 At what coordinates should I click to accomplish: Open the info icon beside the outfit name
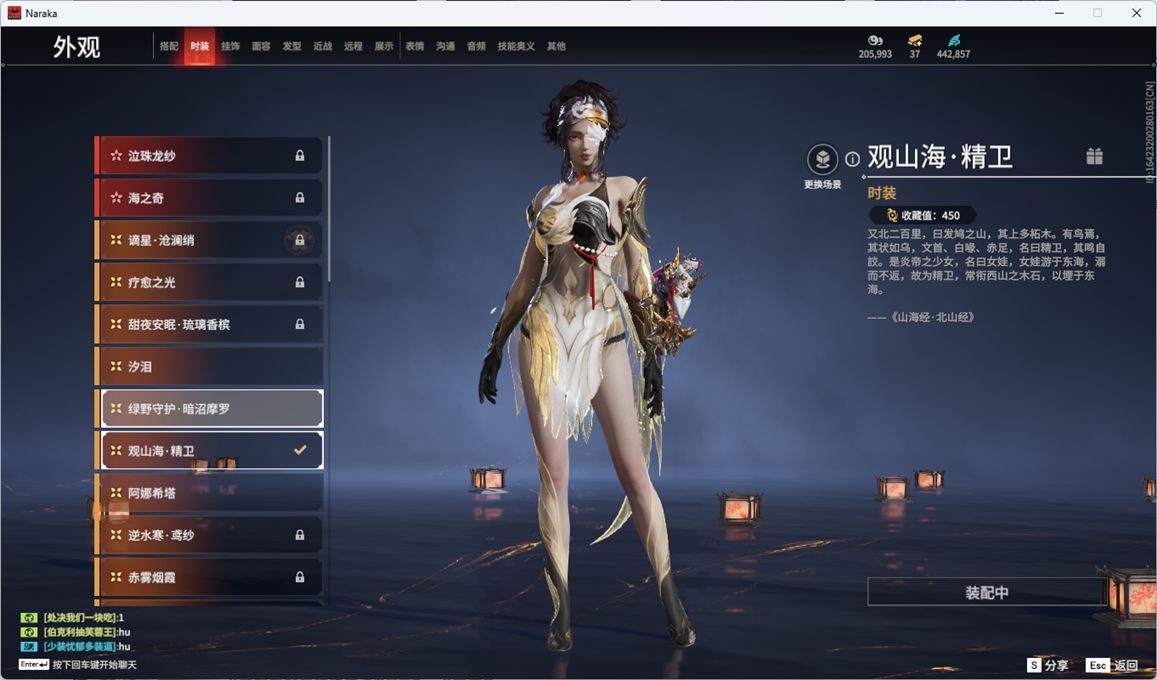852,159
